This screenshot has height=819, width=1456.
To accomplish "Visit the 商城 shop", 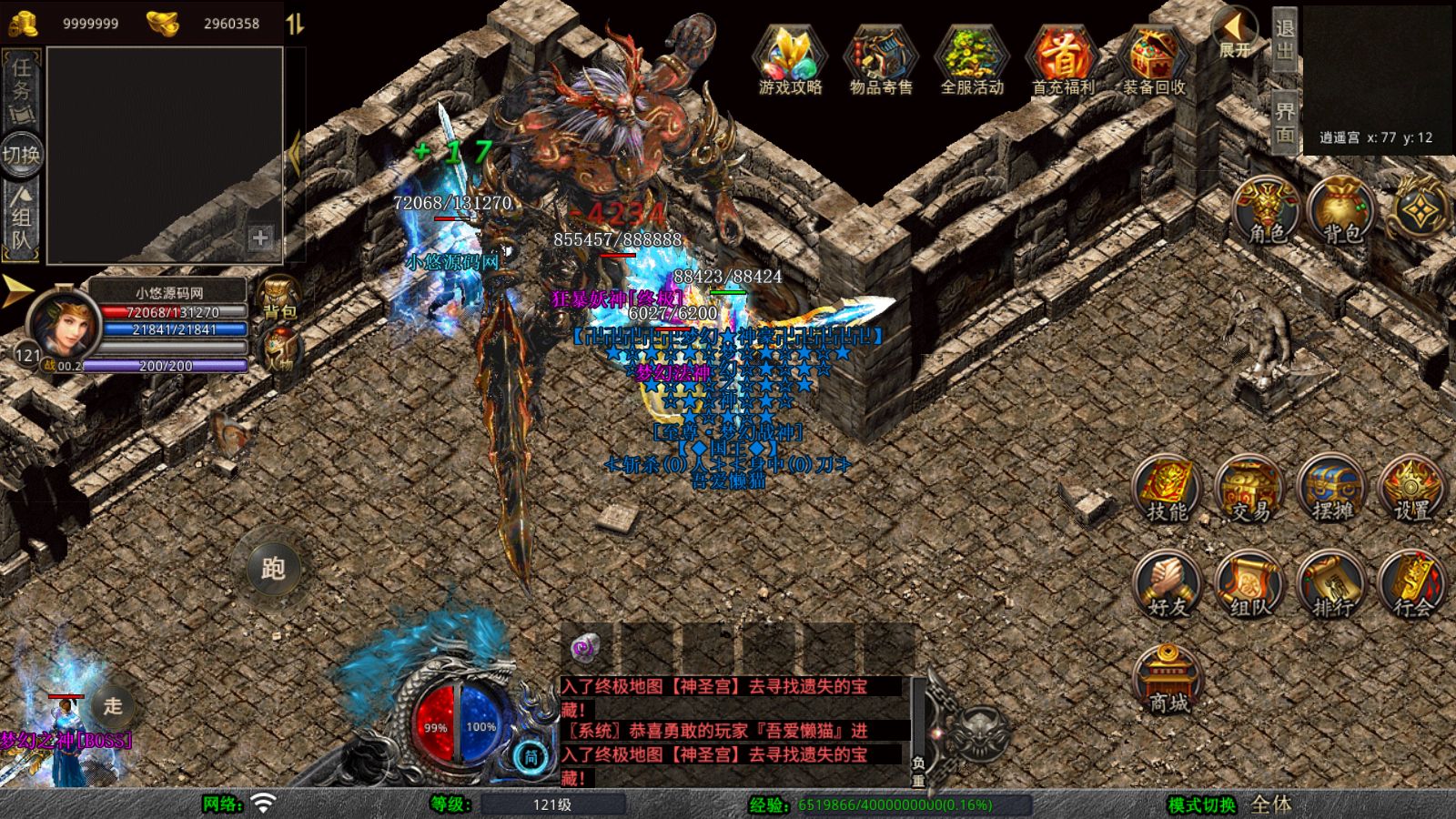I will [1168, 681].
